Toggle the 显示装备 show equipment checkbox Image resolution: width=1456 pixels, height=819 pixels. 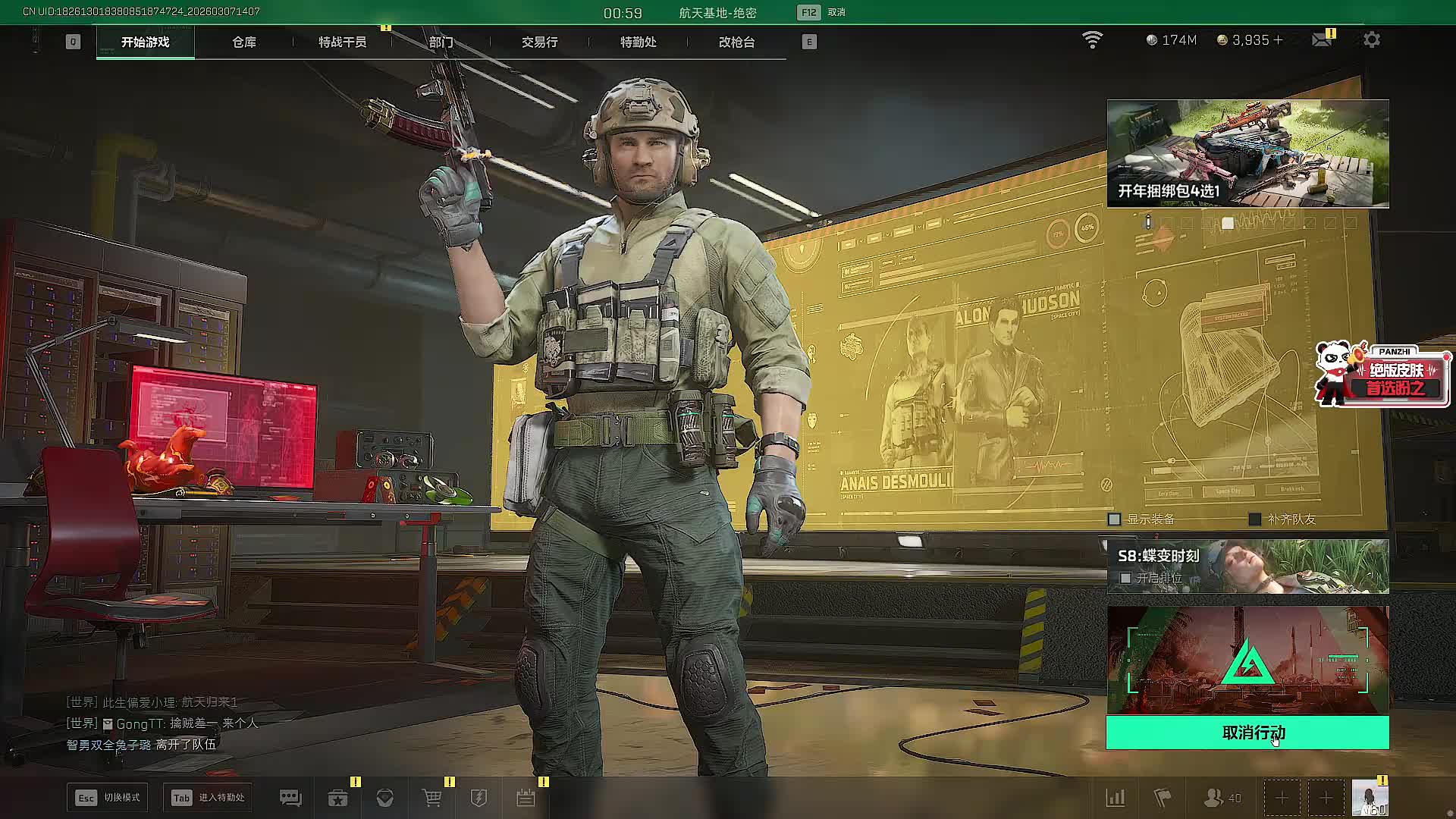coord(1115,519)
